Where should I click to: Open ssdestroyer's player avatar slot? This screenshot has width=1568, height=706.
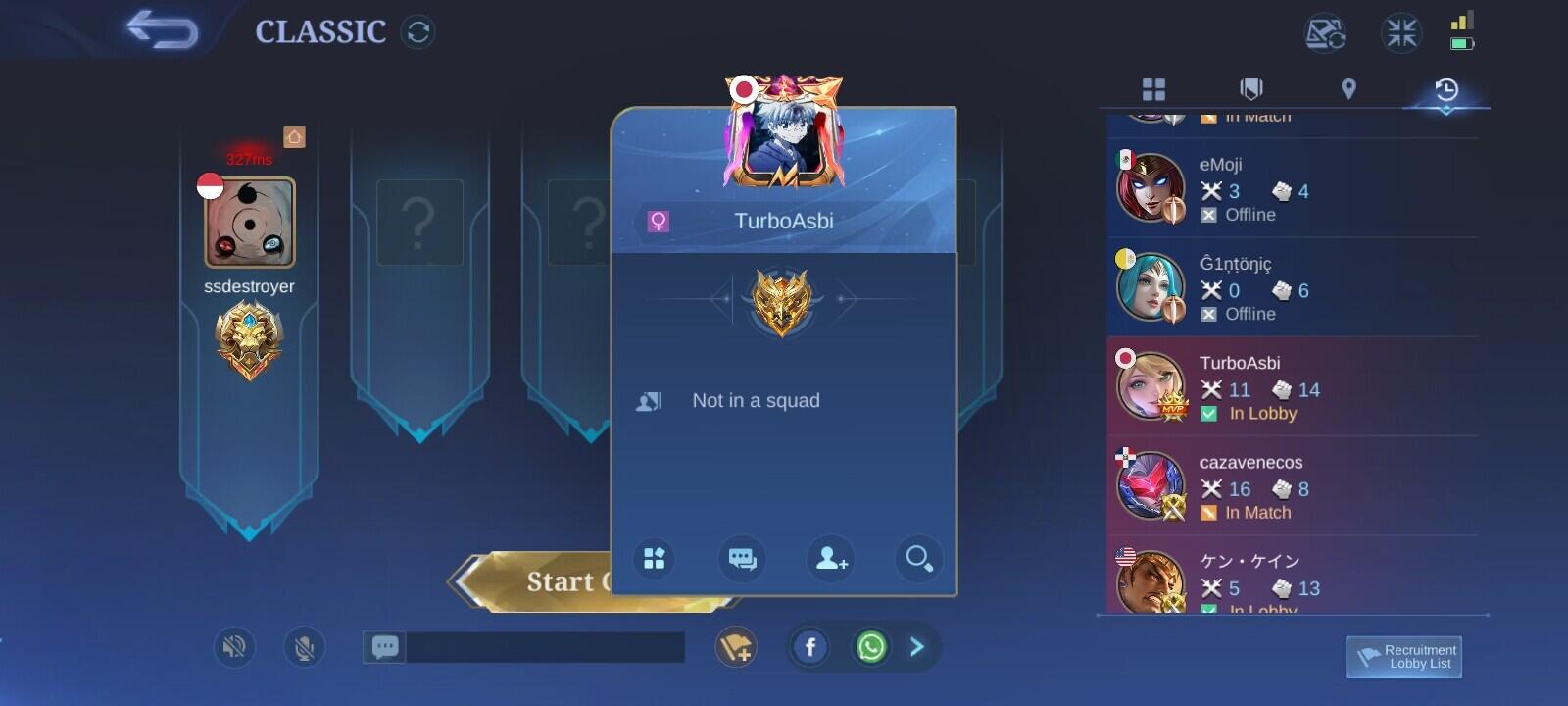250,223
